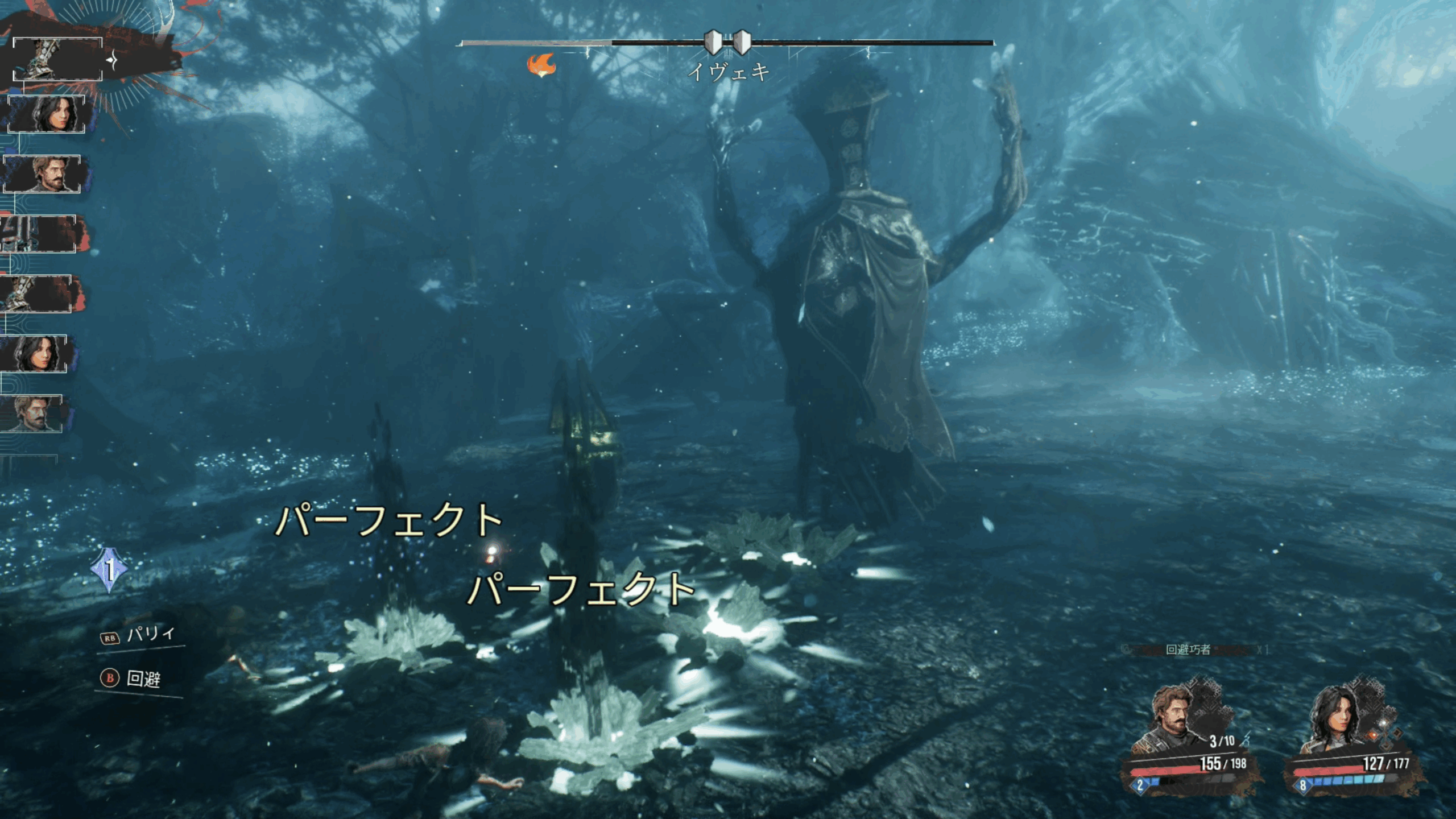This screenshot has height=819, width=1456.
Task: Click the blue crystal action point counter
Action: click(109, 570)
